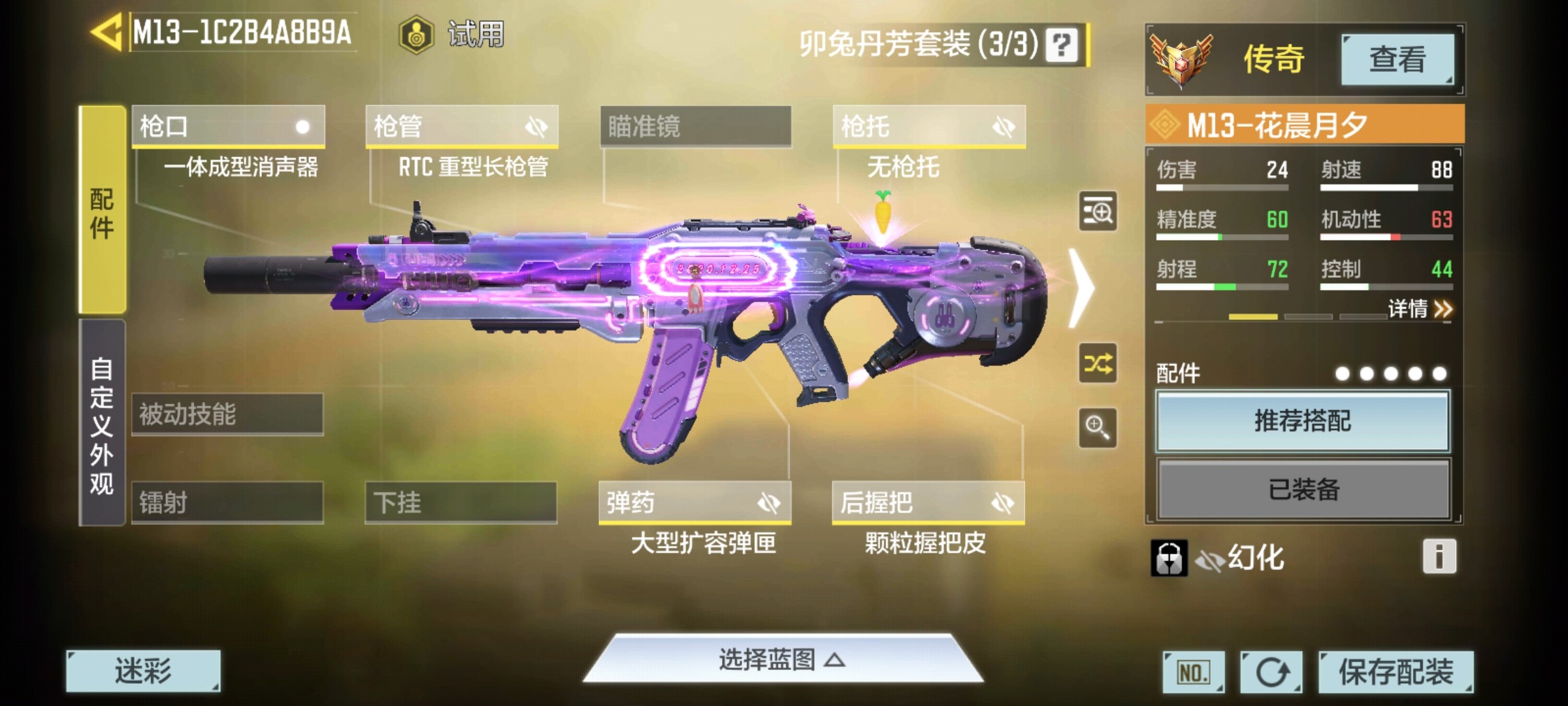
Task: Start a 试用 weapon trial
Action: point(452,34)
